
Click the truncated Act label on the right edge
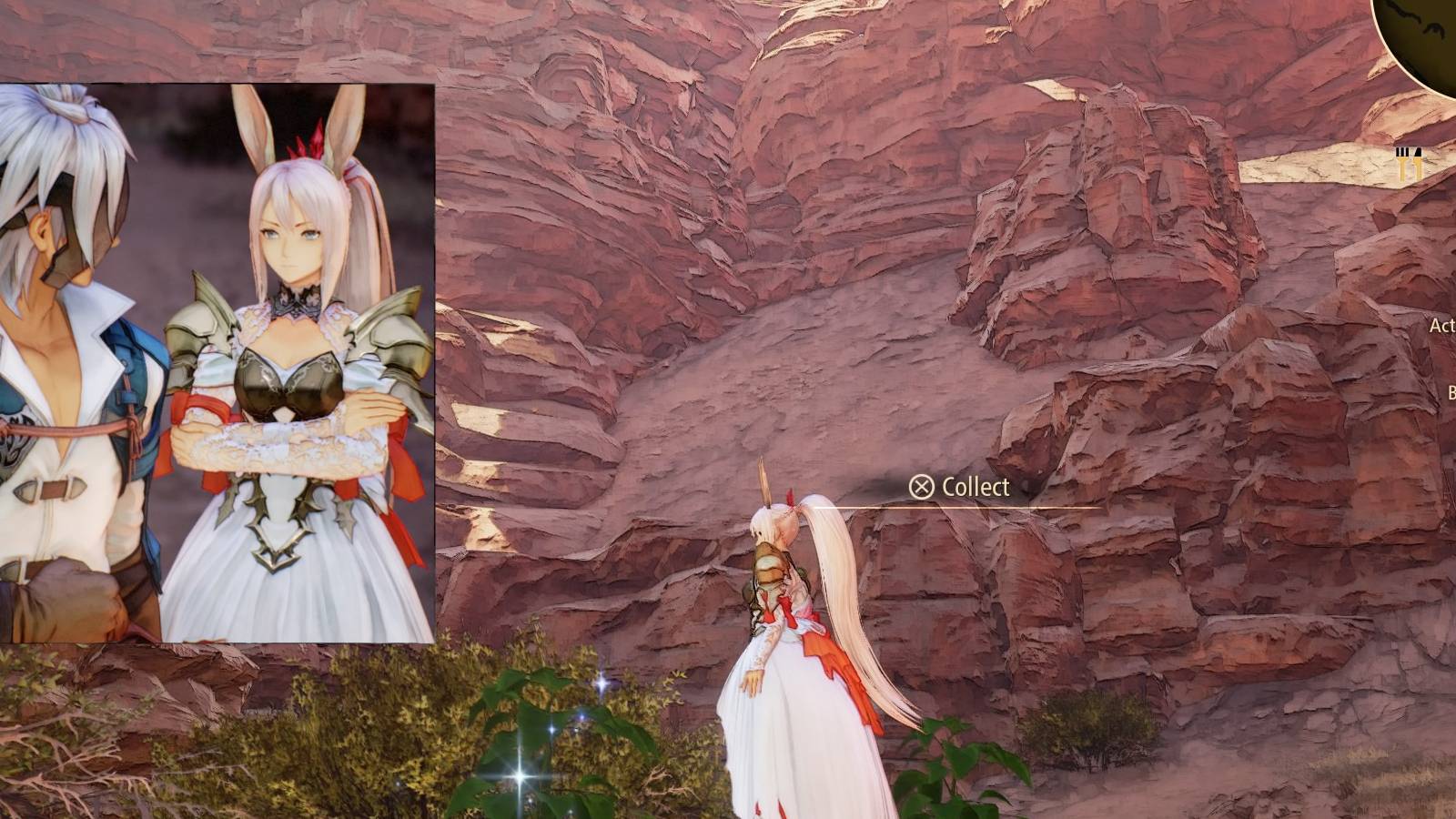point(1442,325)
